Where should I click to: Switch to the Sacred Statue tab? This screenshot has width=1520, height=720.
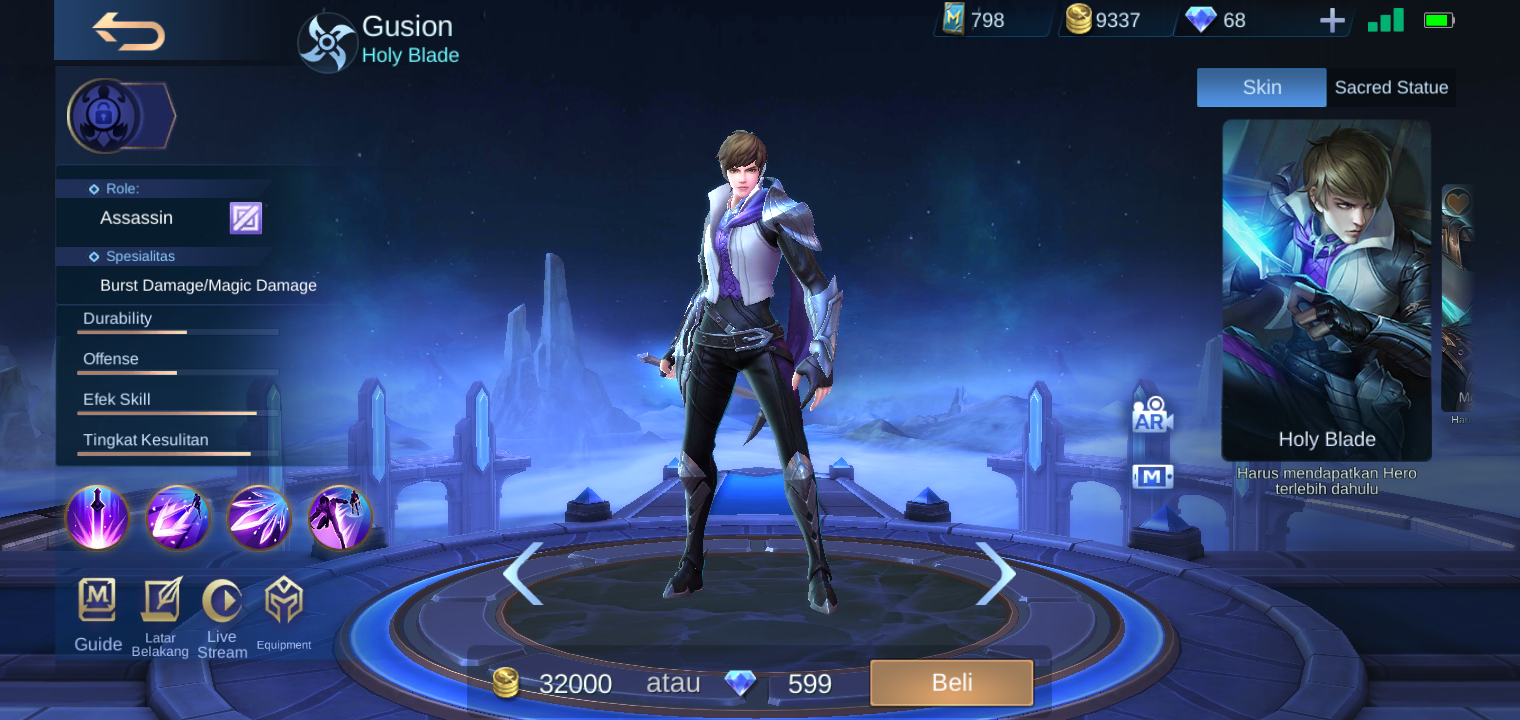(x=1391, y=87)
